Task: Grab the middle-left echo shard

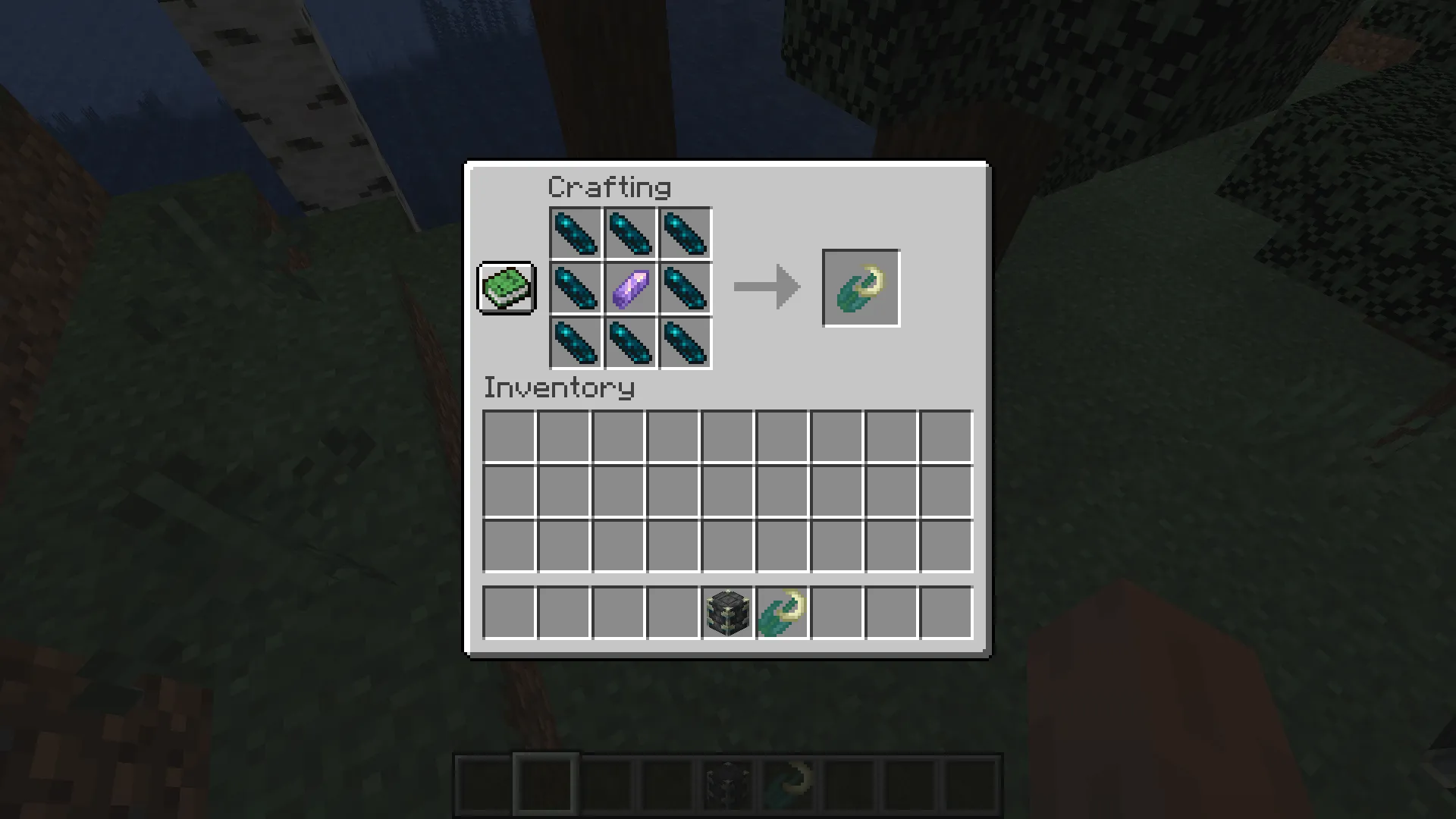Action: [x=575, y=288]
